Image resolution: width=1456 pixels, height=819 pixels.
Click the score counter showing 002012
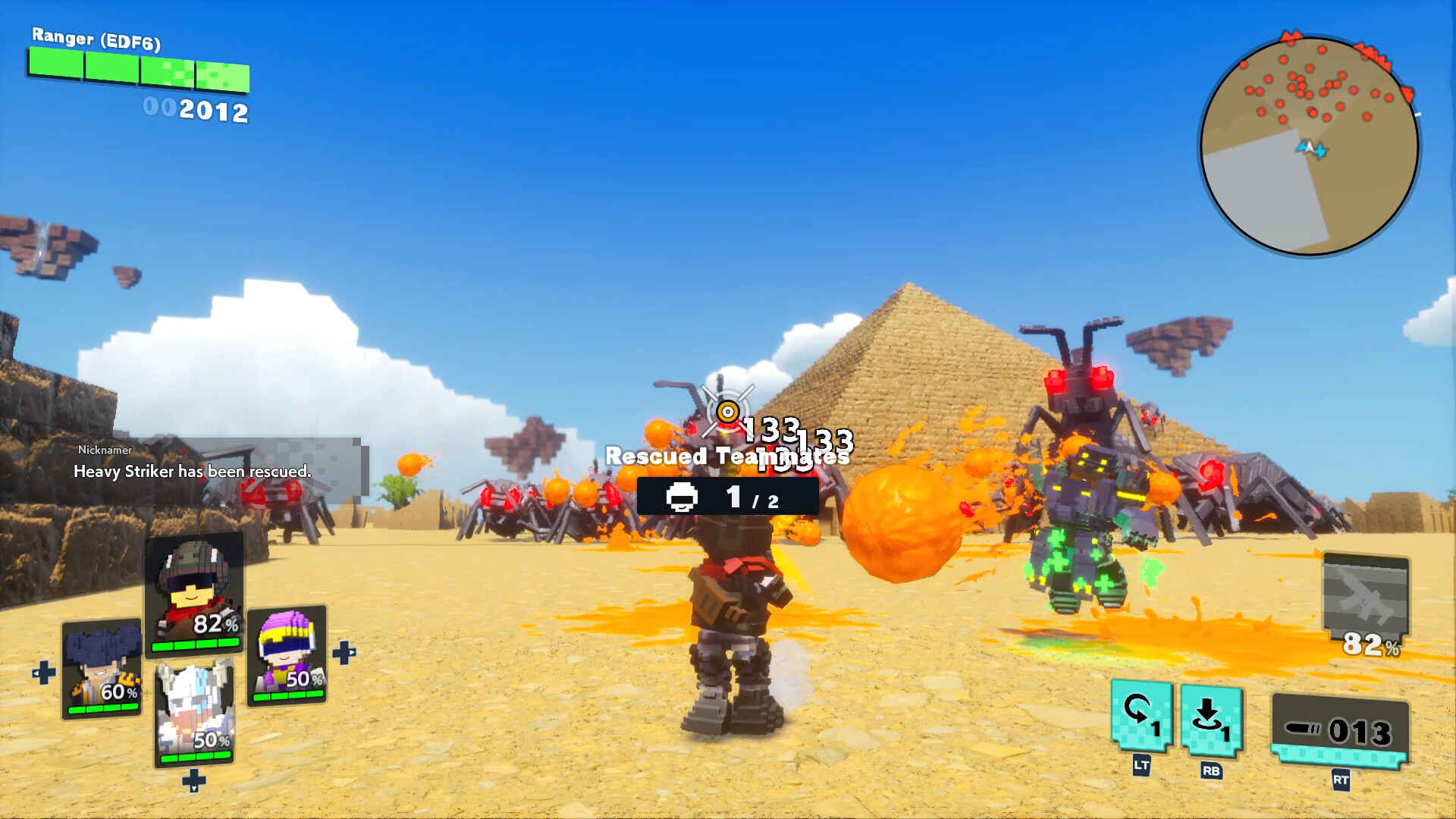click(x=197, y=111)
